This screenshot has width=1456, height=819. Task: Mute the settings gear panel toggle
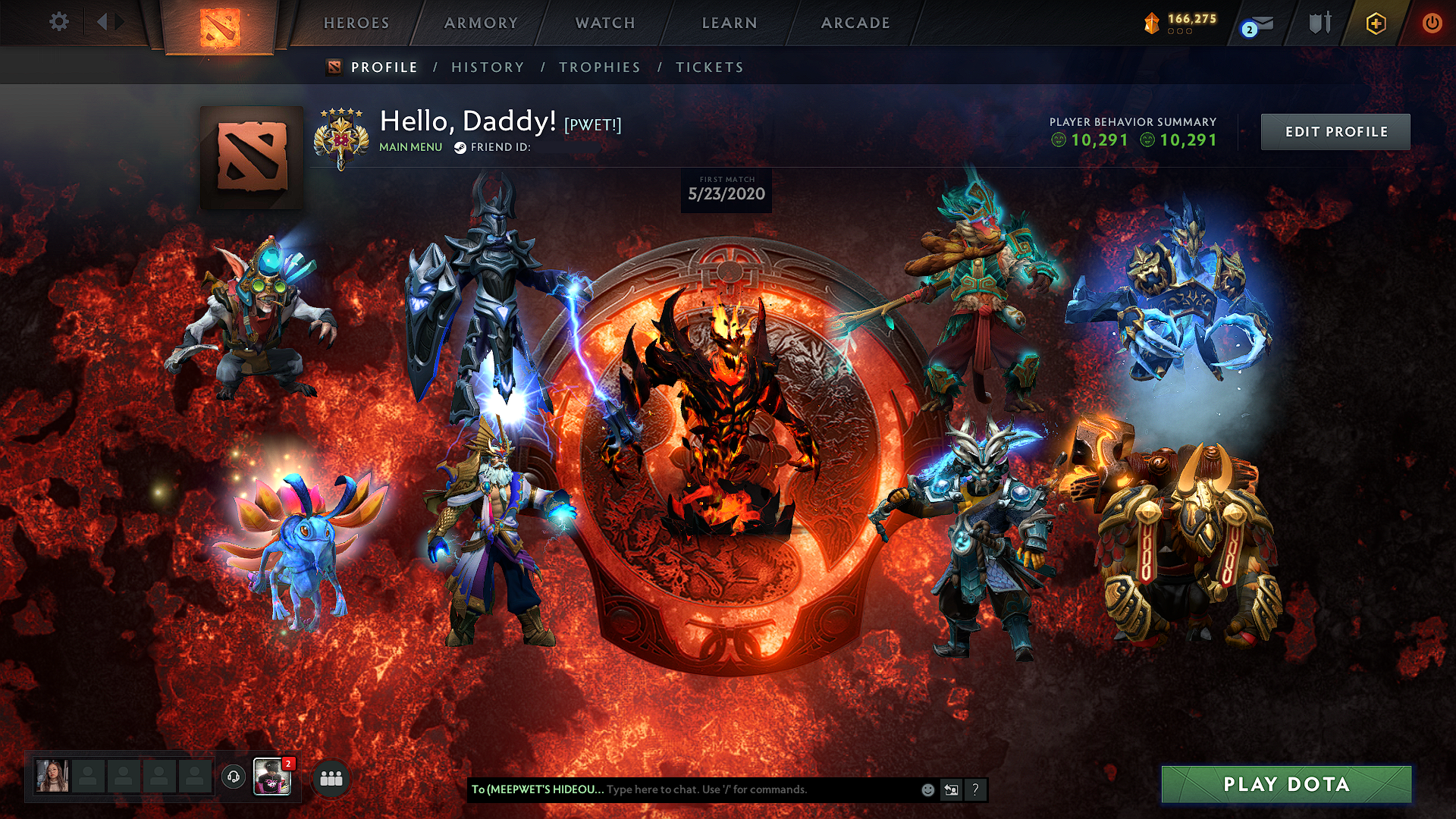pyautogui.click(x=58, y=22)
